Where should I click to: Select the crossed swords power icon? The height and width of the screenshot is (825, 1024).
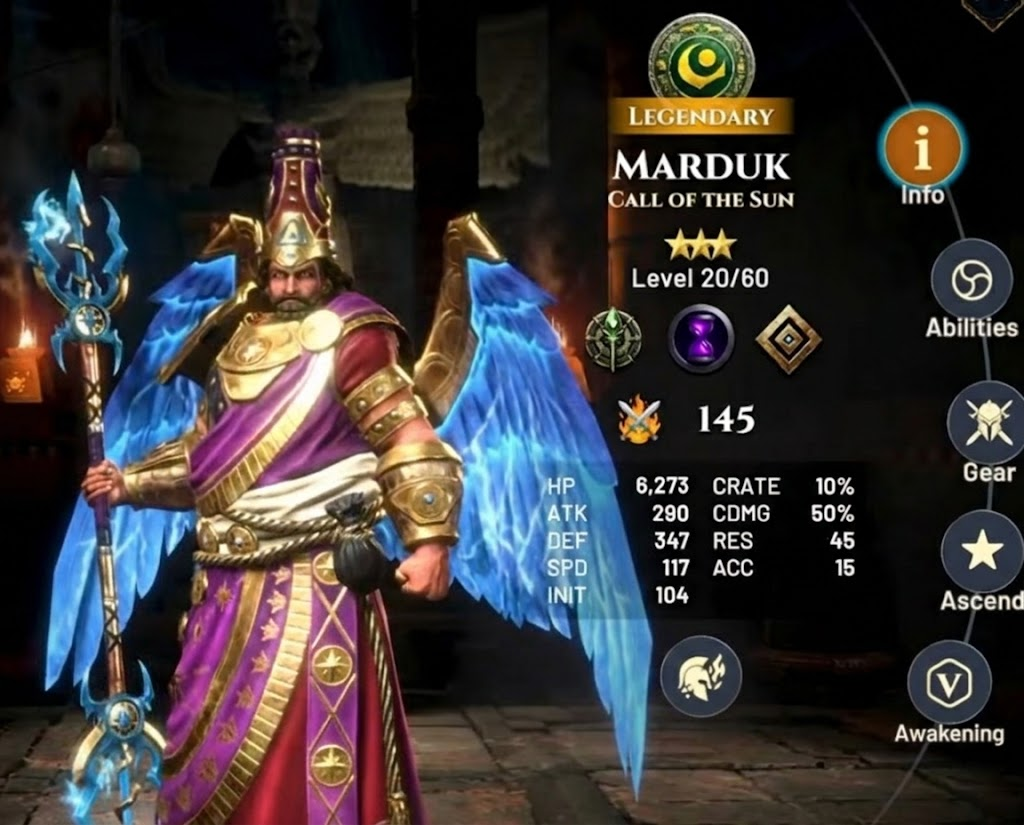pyautogui.click(x=640, y=420)
